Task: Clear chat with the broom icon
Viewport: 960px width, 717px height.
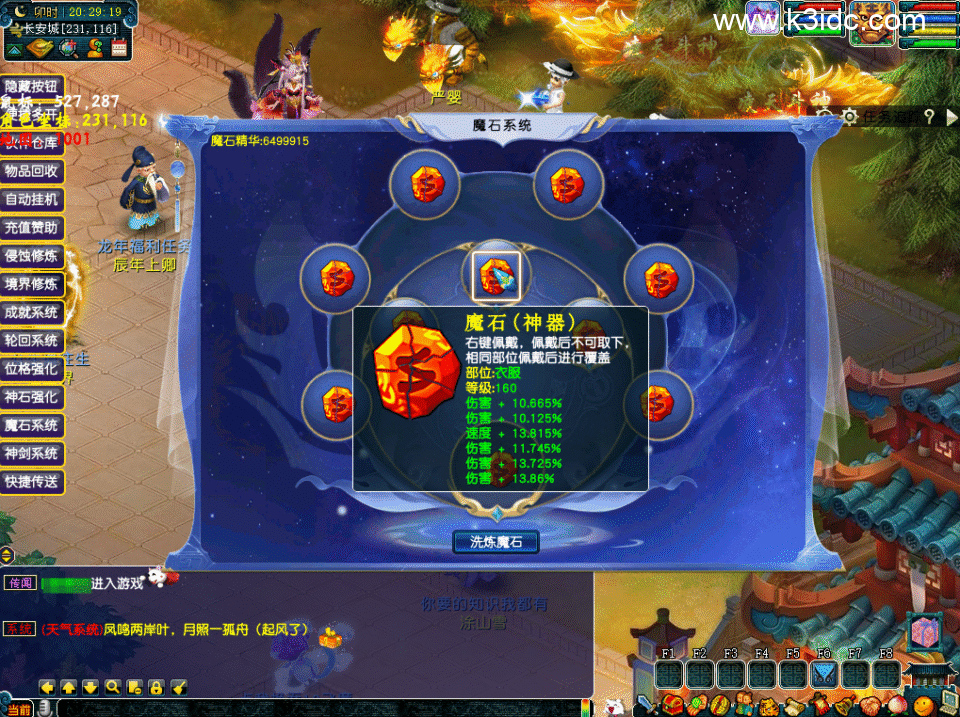Action: (x=179, y=687)
